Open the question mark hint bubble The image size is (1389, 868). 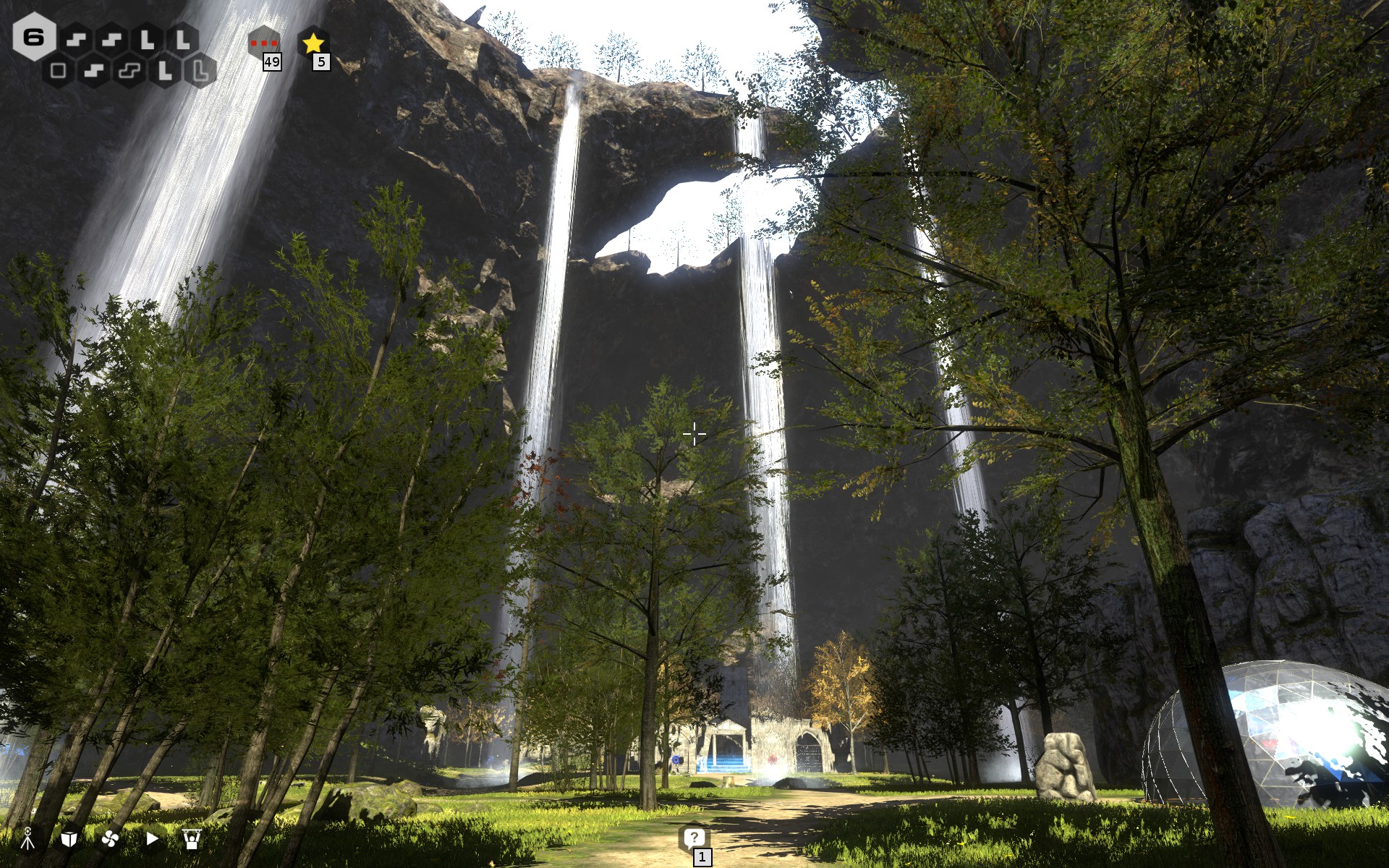pyautogui.click(x=693, y=838)
